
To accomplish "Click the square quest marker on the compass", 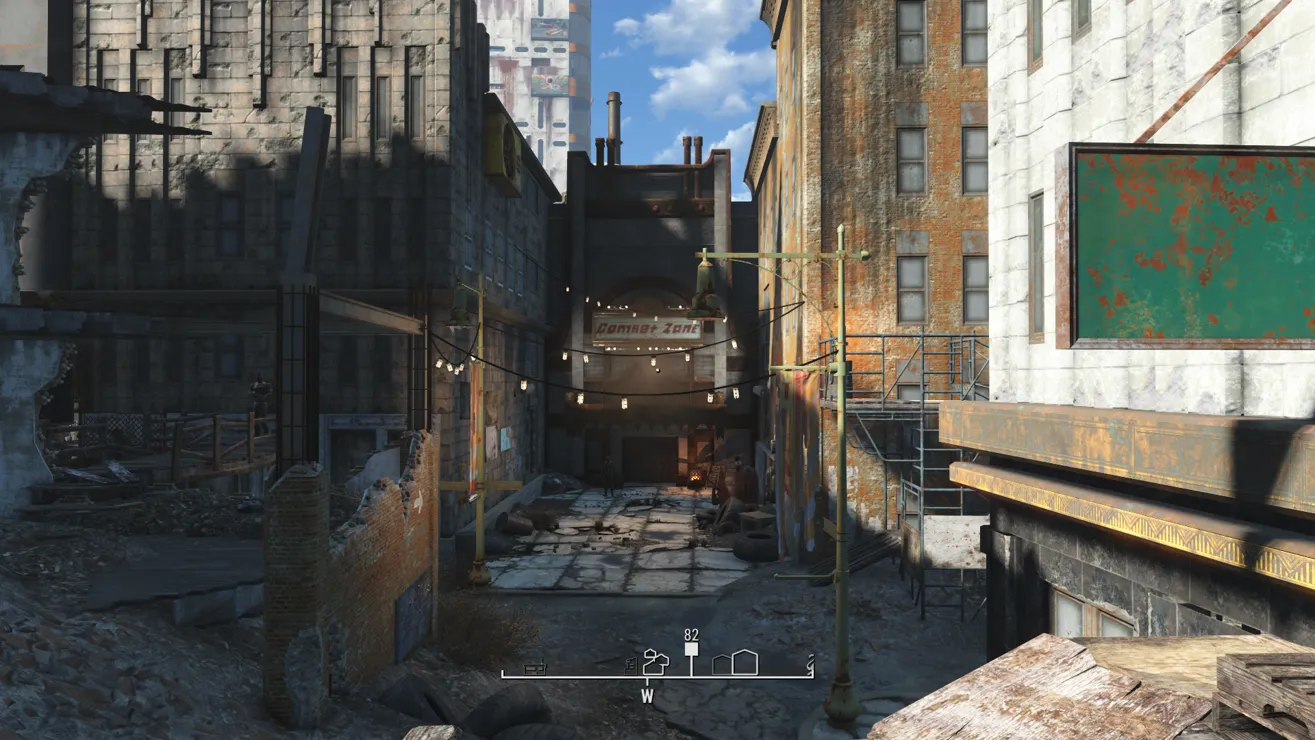I will point(691,649).
